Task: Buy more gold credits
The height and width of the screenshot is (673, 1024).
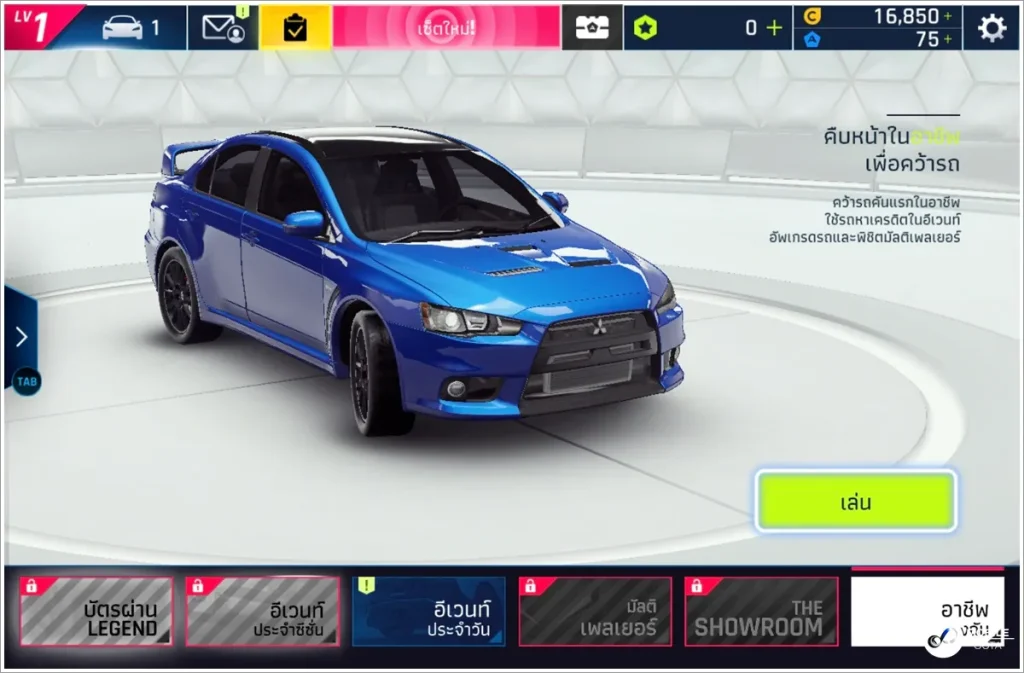Action: [947, 16]
